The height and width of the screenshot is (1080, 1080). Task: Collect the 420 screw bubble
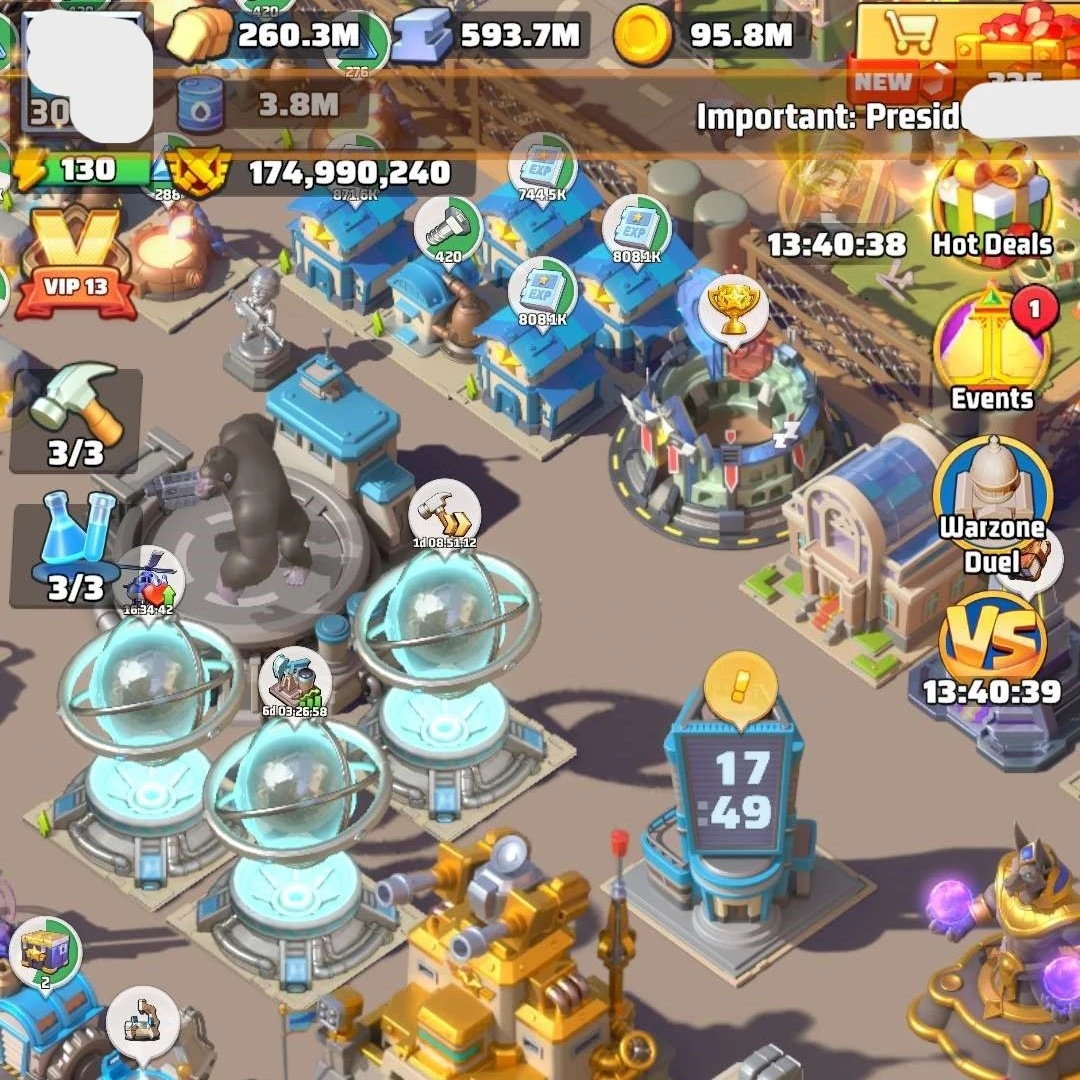448,229
